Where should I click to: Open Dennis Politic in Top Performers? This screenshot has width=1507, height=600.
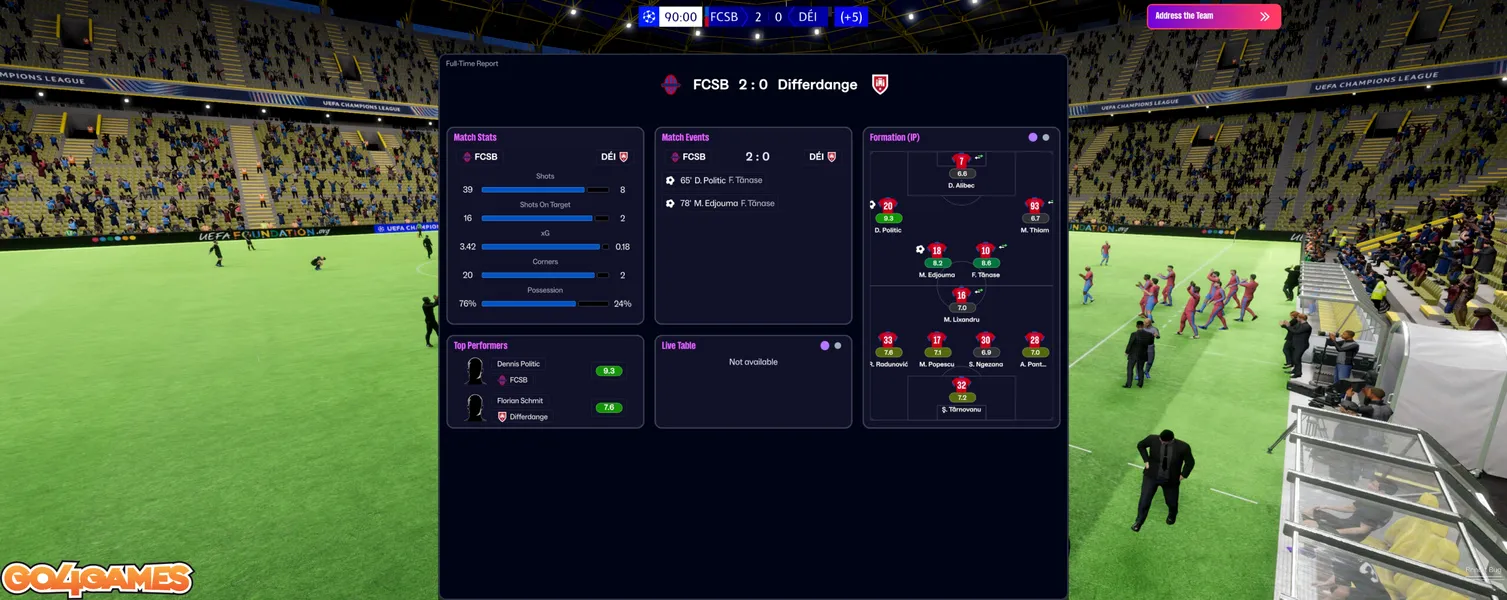518,364
